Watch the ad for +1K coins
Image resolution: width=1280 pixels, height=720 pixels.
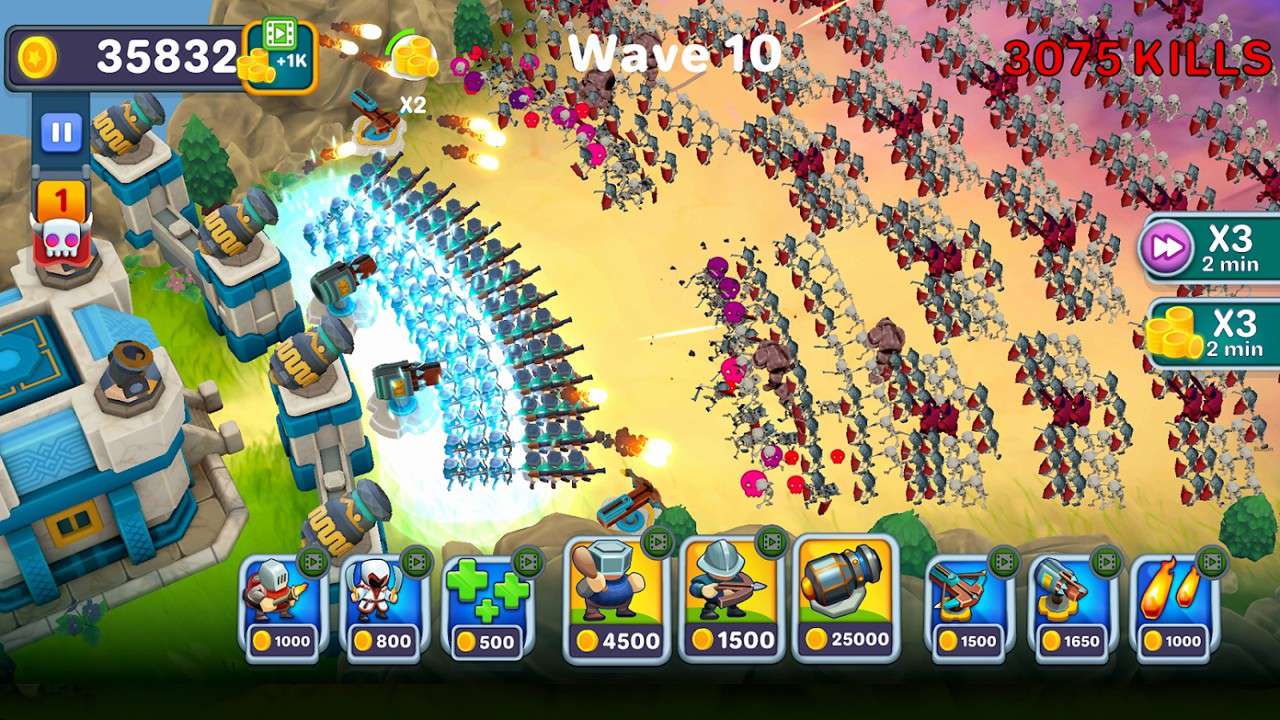point(278,57)
